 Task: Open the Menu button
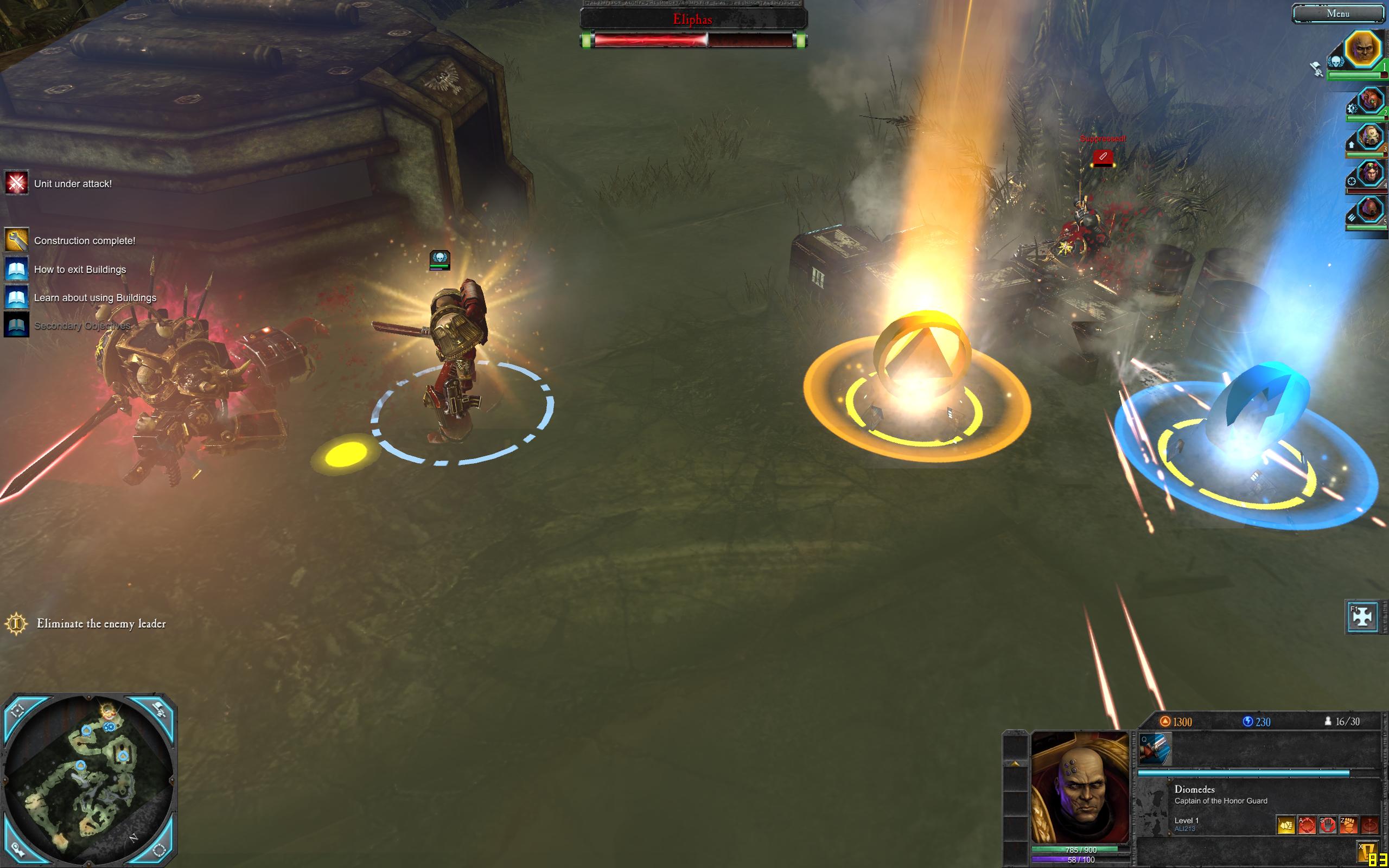click(1338, 14)
